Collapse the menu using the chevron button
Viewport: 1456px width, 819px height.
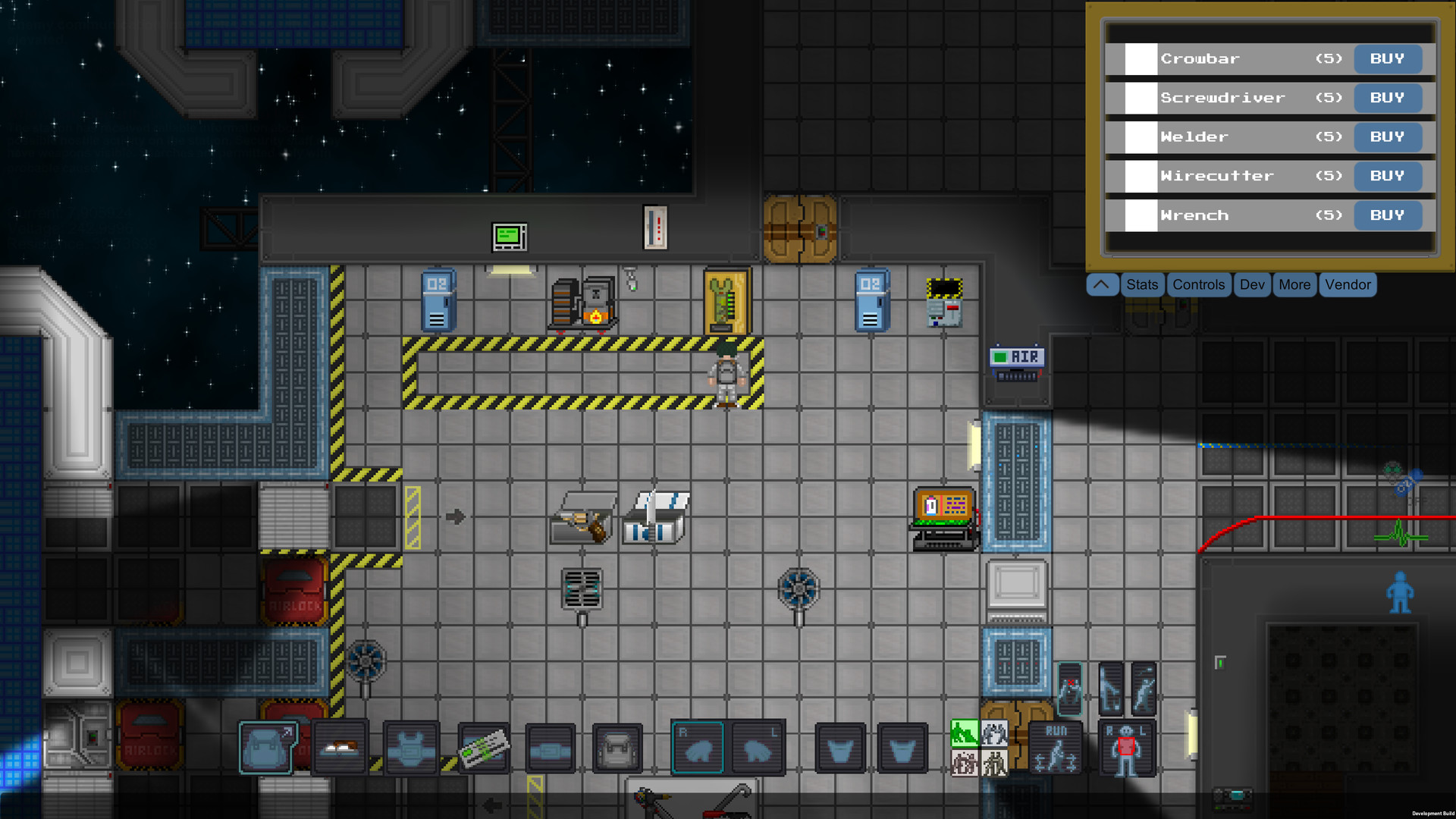tap(1102, 284)
